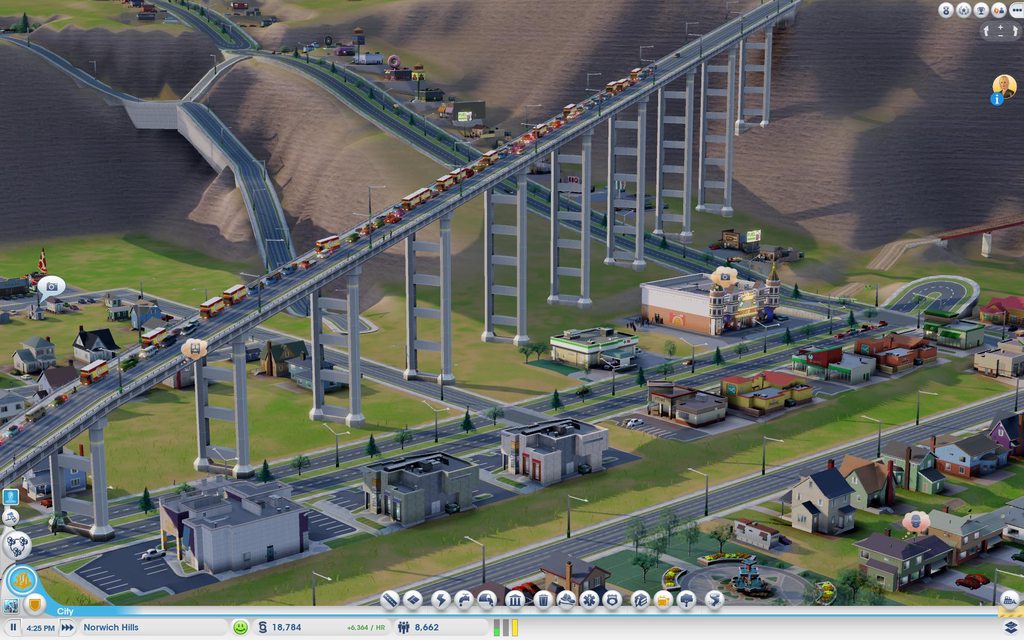
Task: Open the Water faucet menu
Action: click(464, 600)
